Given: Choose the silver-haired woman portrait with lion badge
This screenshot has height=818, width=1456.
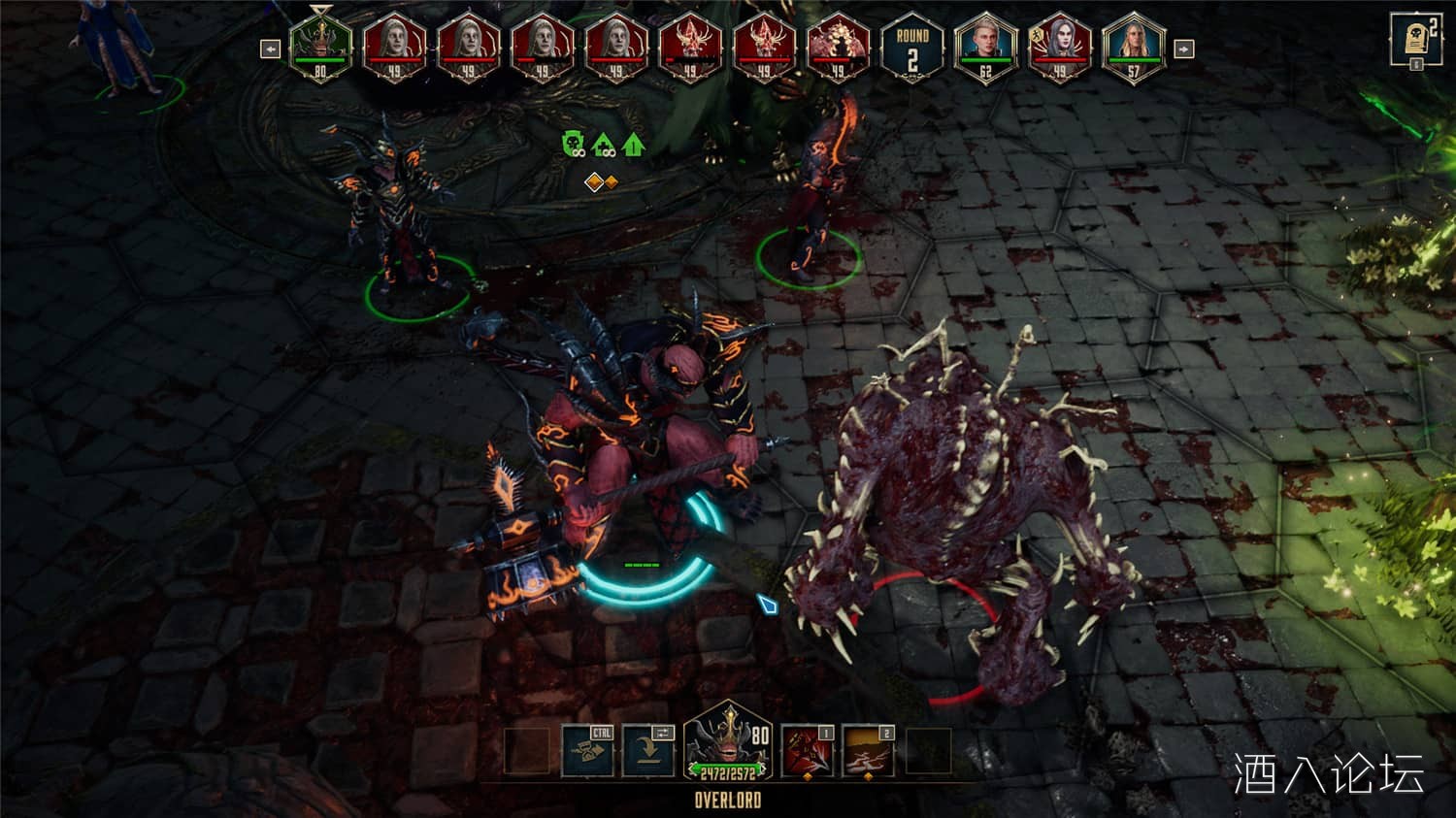Looking at the screenshot, I should (x=1059, y=47).
